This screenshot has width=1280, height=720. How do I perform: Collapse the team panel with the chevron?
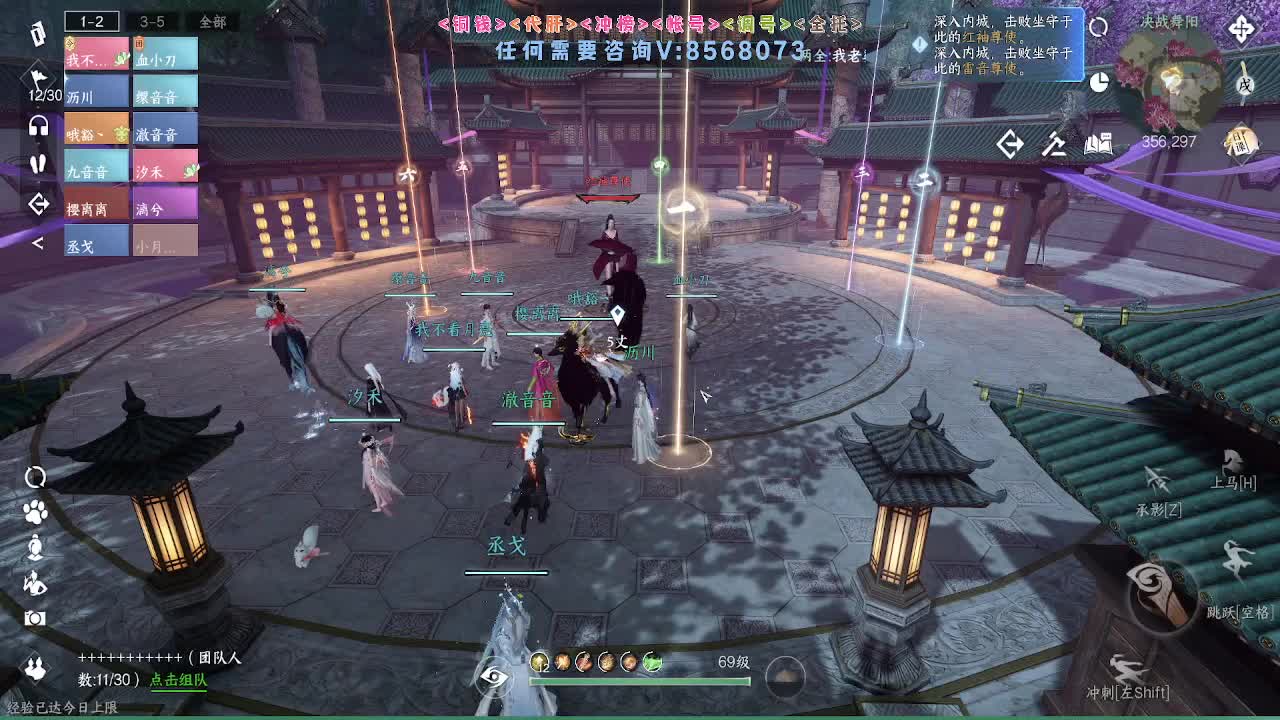tap(38, 243)
